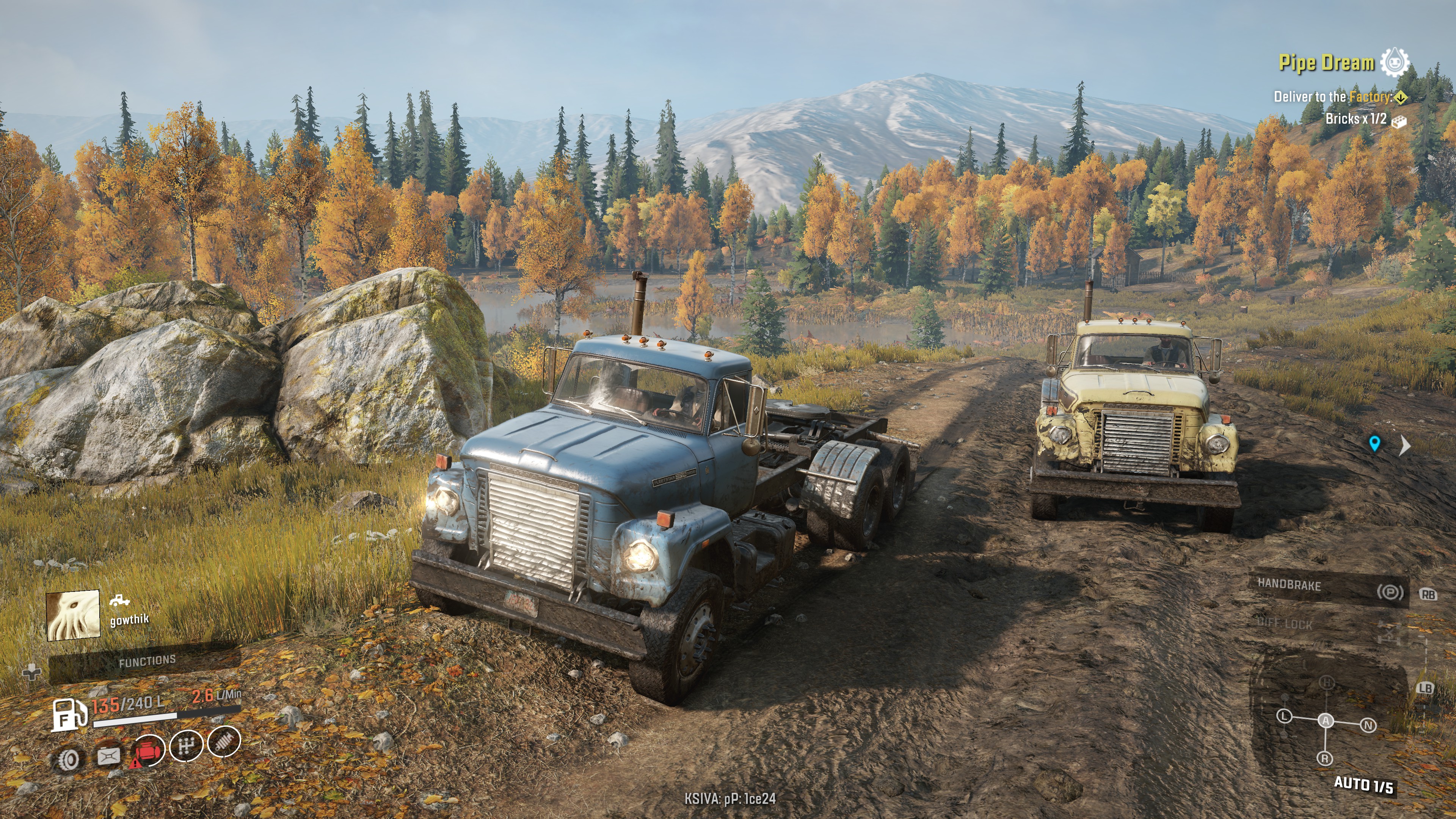This screenshot has width=1456, height=819.
Task: Click the white arrow beside the waypoint
Action: coord(1404,446)
